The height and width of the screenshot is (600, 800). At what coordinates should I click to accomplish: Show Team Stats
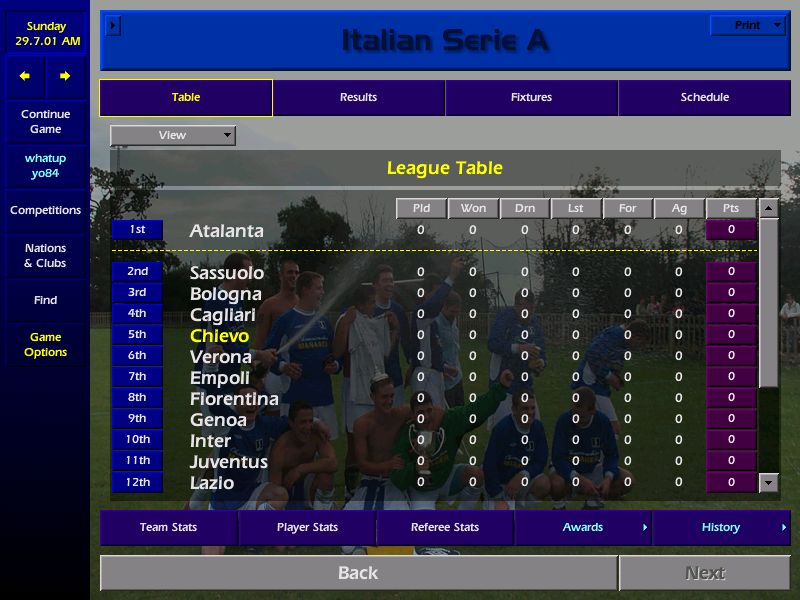168,528
